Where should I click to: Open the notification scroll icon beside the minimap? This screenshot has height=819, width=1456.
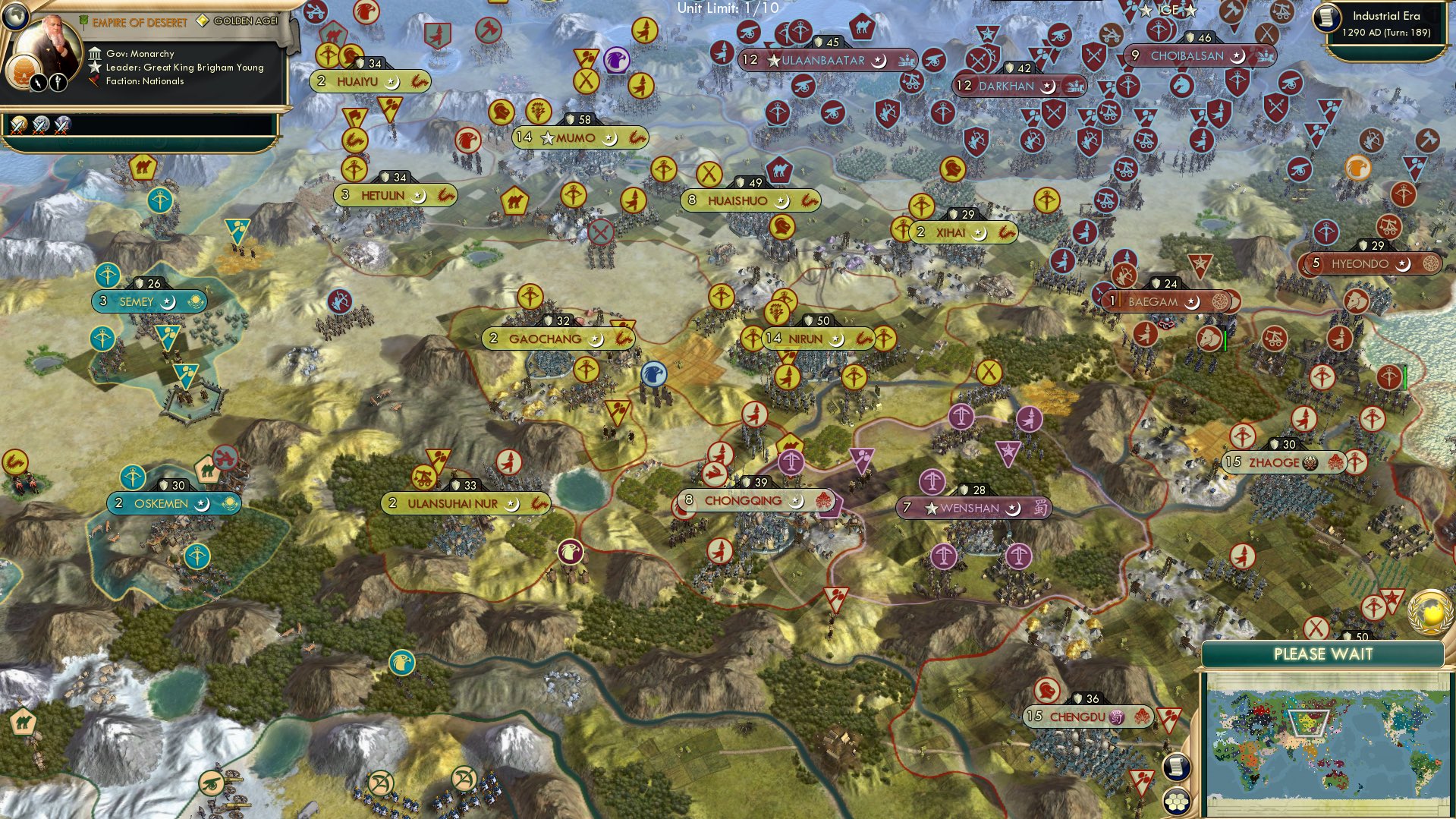coord(1175,767)
